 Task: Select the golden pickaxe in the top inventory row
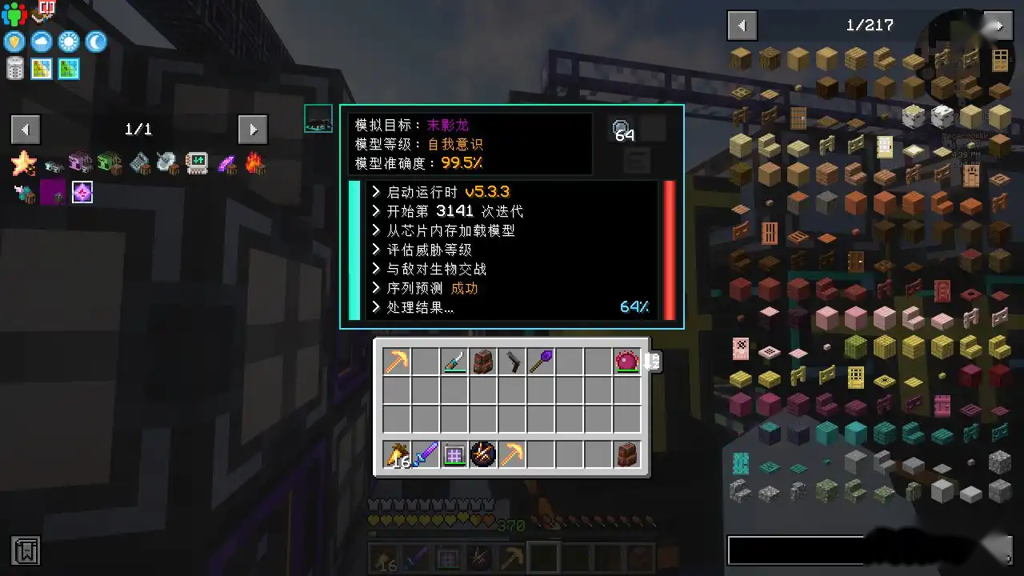tap(397, 361)
